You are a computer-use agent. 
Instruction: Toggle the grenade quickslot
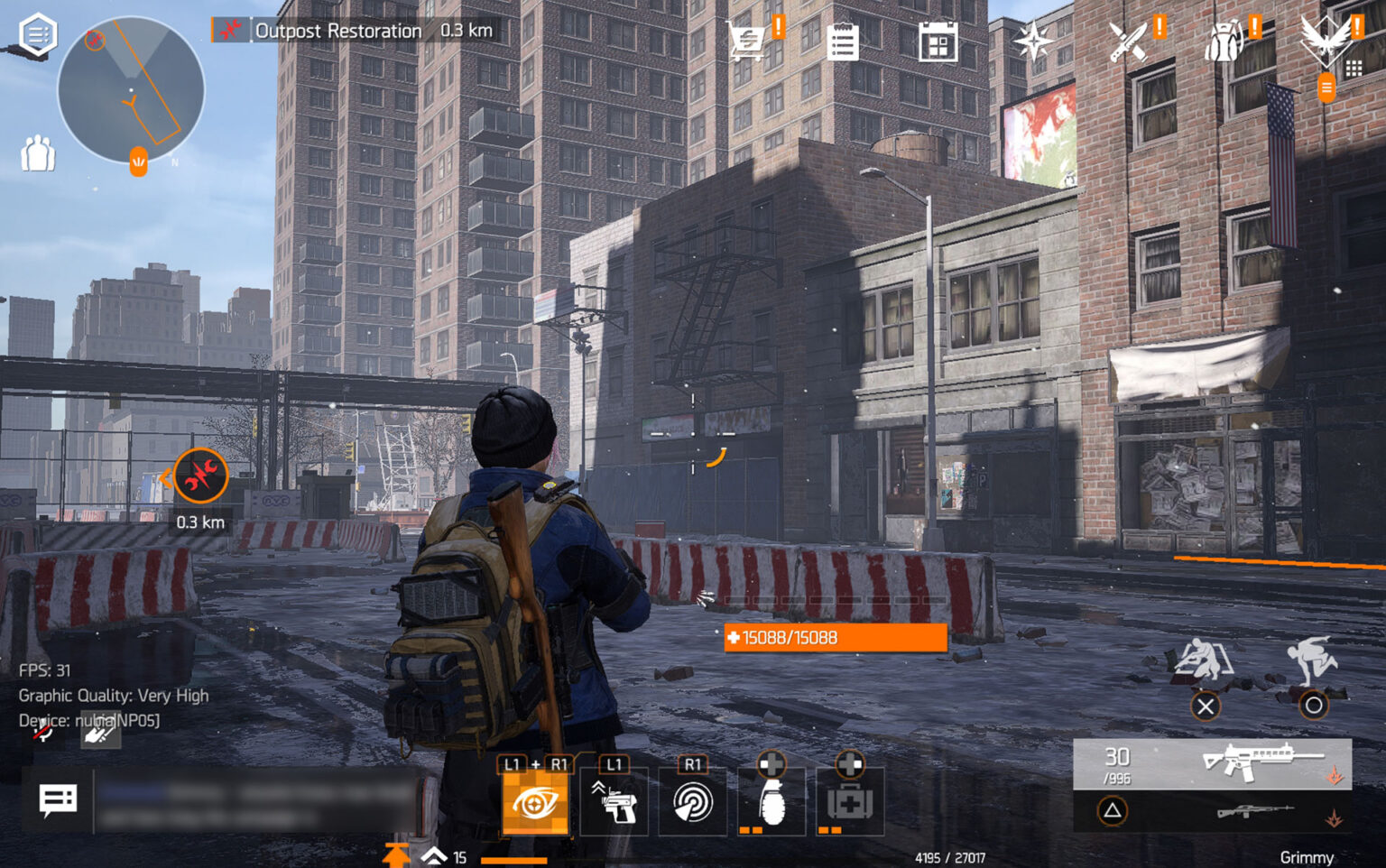click(x=772, y=802)
